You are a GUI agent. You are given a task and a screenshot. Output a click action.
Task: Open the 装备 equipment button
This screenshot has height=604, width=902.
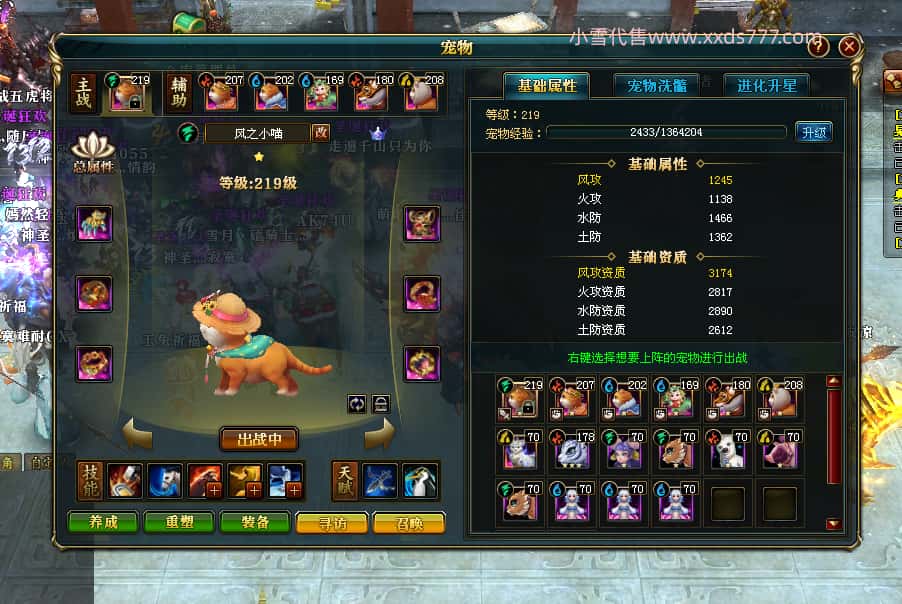pos(256,522)
